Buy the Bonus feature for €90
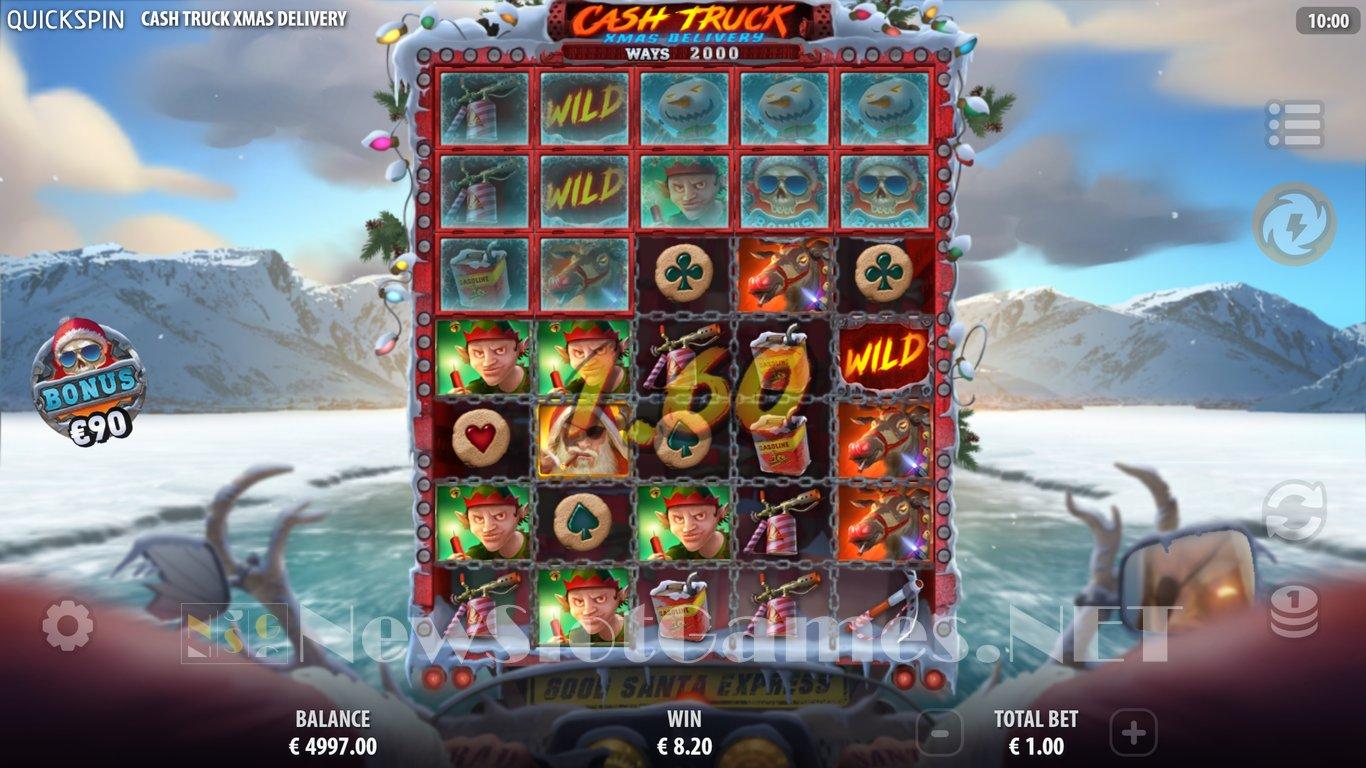 point(89,381)
